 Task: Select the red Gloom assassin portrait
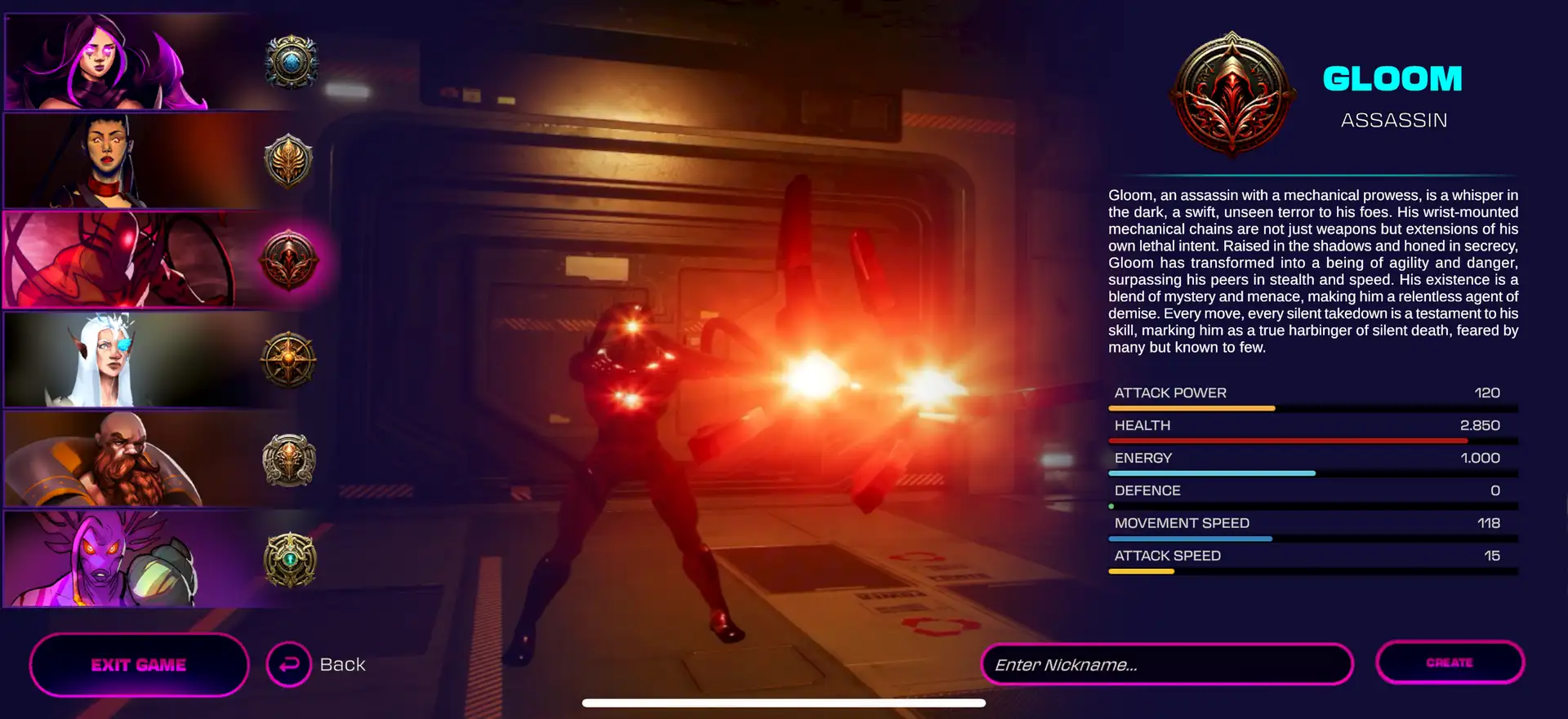coord(147,260)
